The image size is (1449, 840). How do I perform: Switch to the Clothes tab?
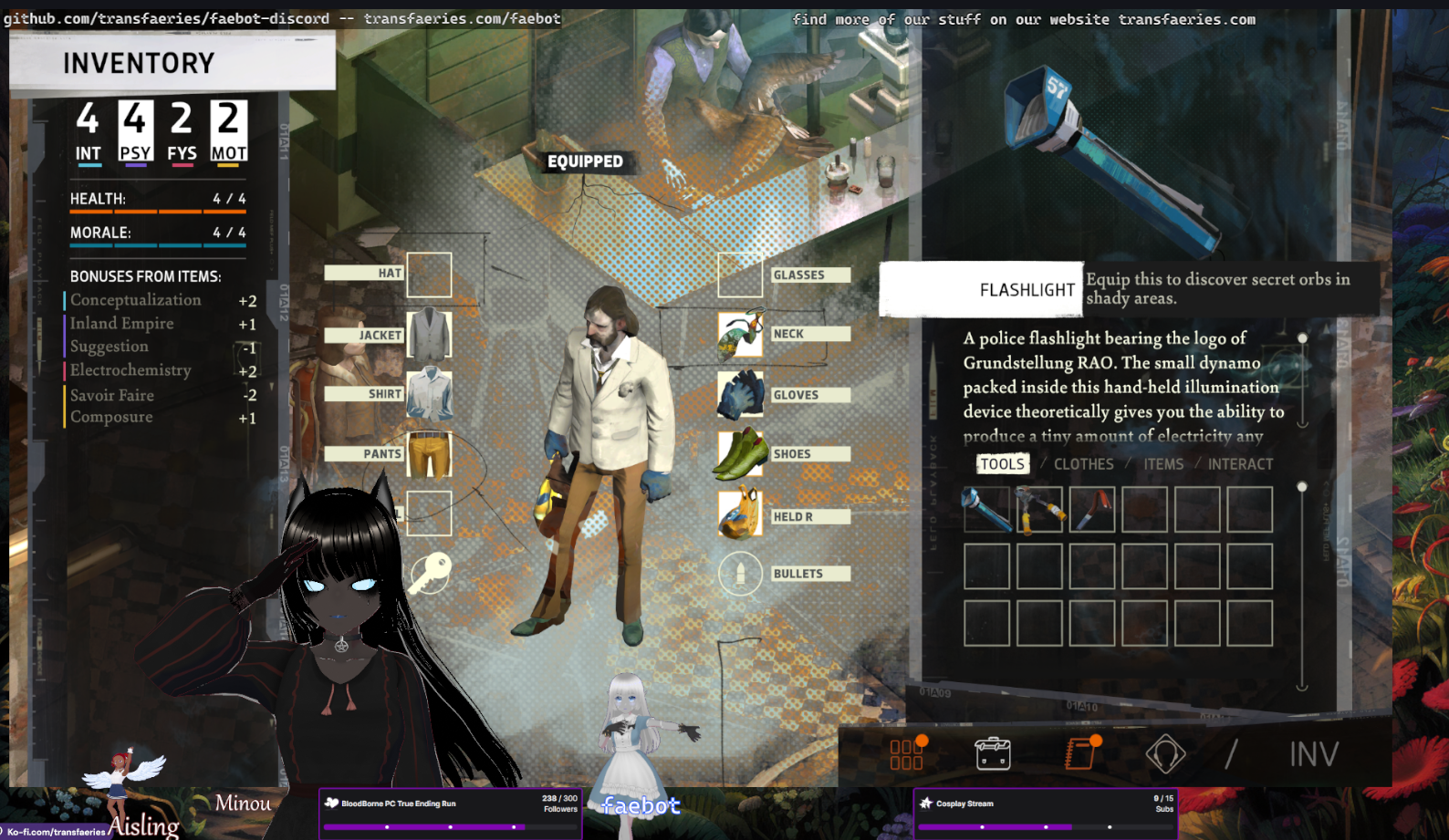[1083, 464]
